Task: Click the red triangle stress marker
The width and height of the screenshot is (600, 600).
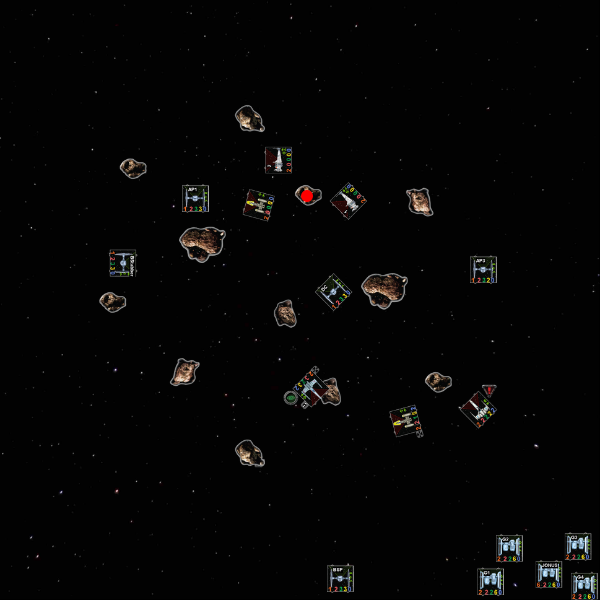Action: tap(489, 389)
